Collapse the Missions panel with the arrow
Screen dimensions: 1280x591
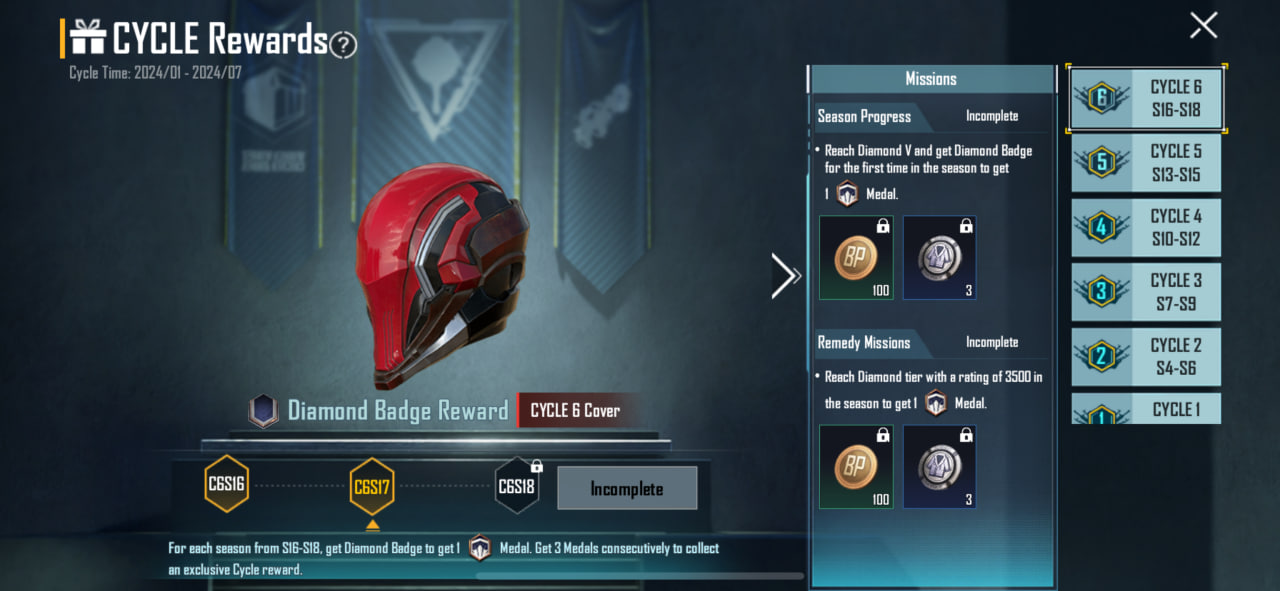tap(785, 276)
